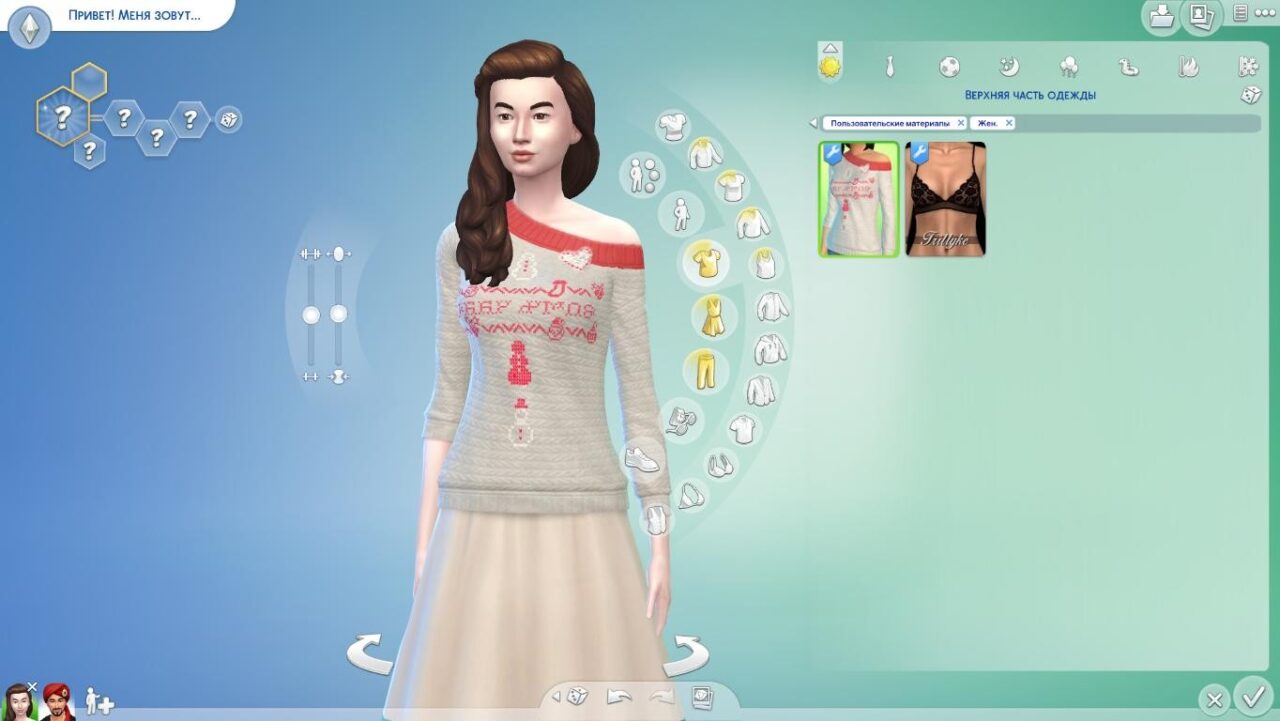Confirm the Sim with the checkmark button
1280x721 pixels.
[x=1252, y=695]
